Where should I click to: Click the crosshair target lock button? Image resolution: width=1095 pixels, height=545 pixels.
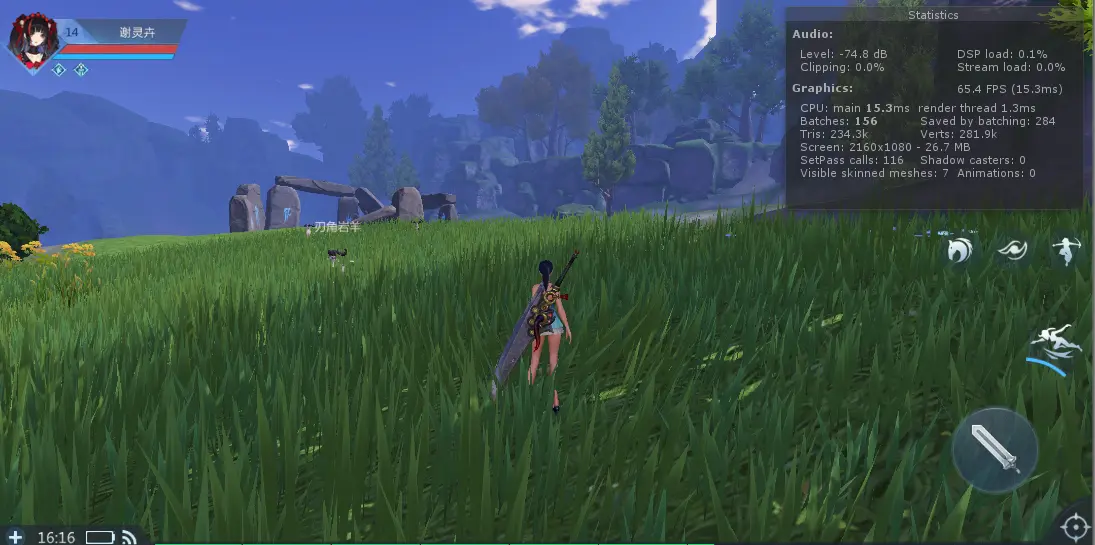[1075, 526]
